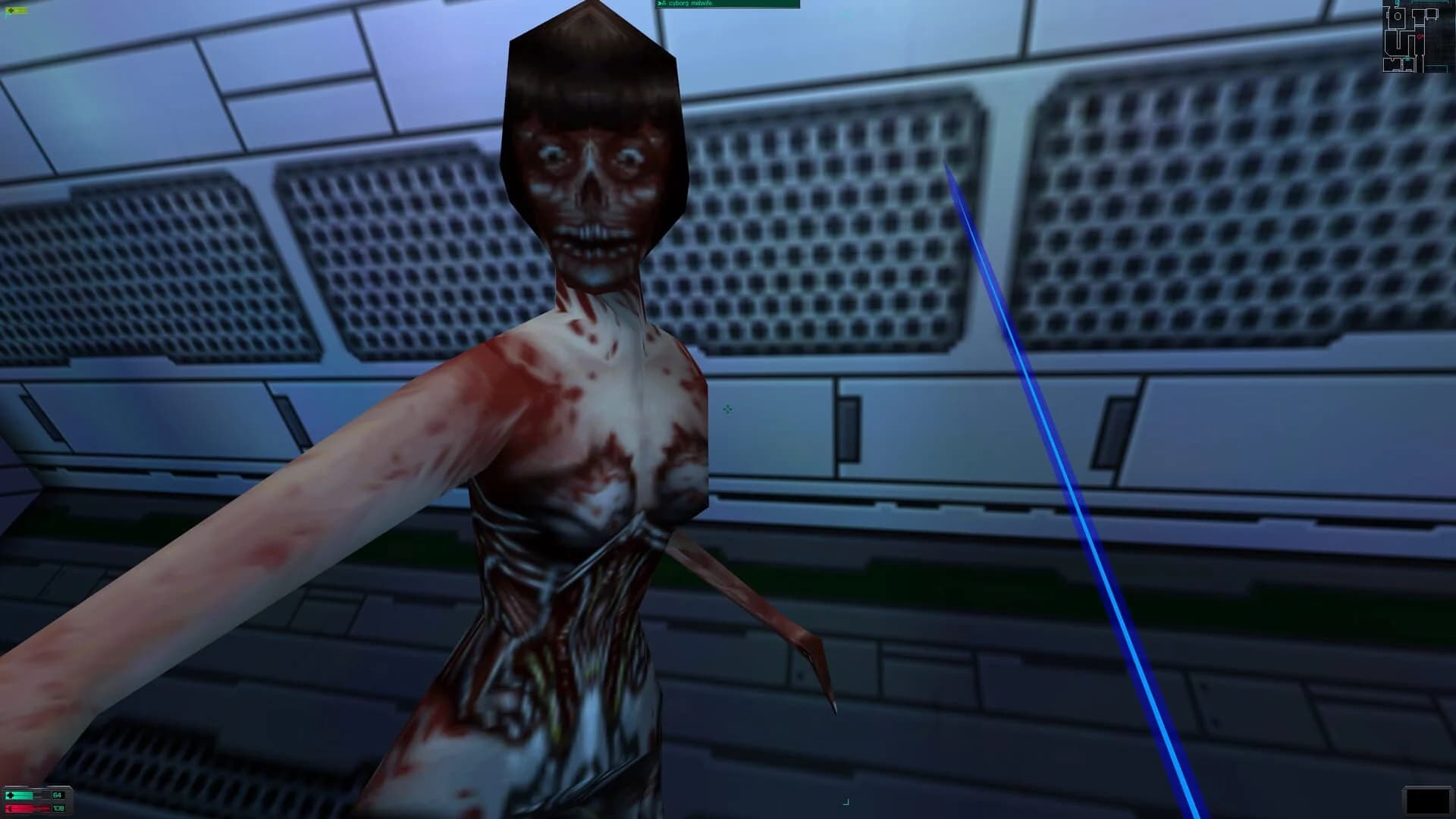This screenshot has height=819, width=1456.
Task: Click the green arrow icon in the top-left corner
Action: [11, 11]
